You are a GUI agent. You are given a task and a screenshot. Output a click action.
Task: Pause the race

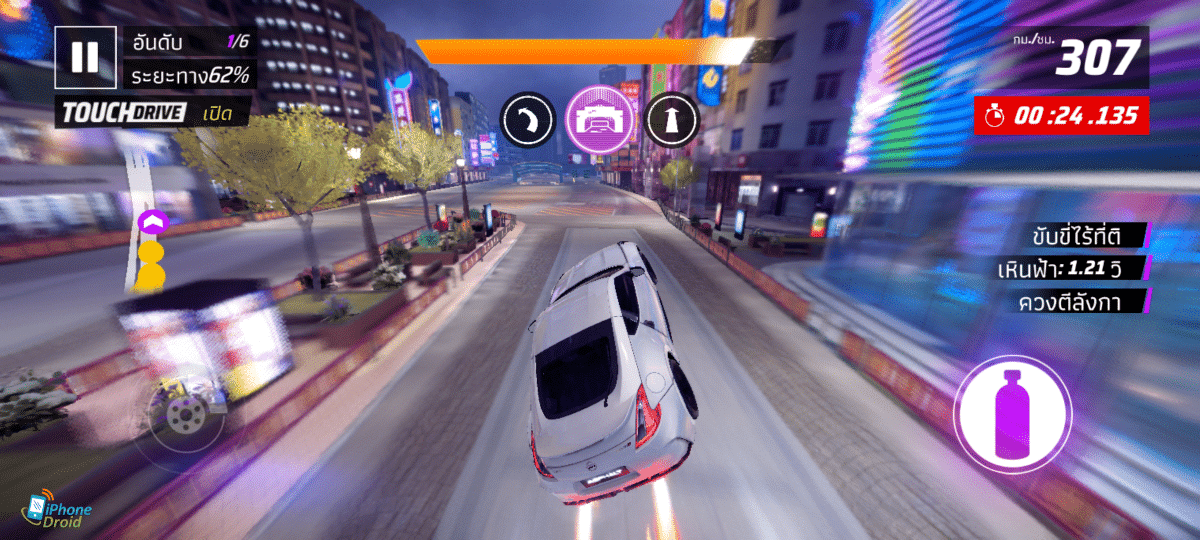(85, 57)
